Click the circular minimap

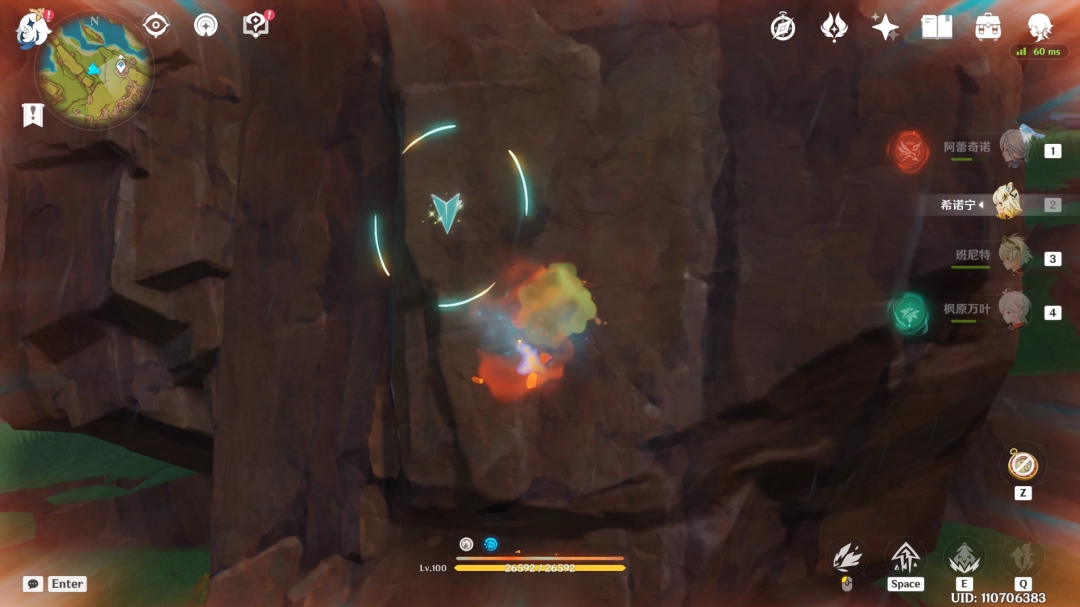coord(94,70)
